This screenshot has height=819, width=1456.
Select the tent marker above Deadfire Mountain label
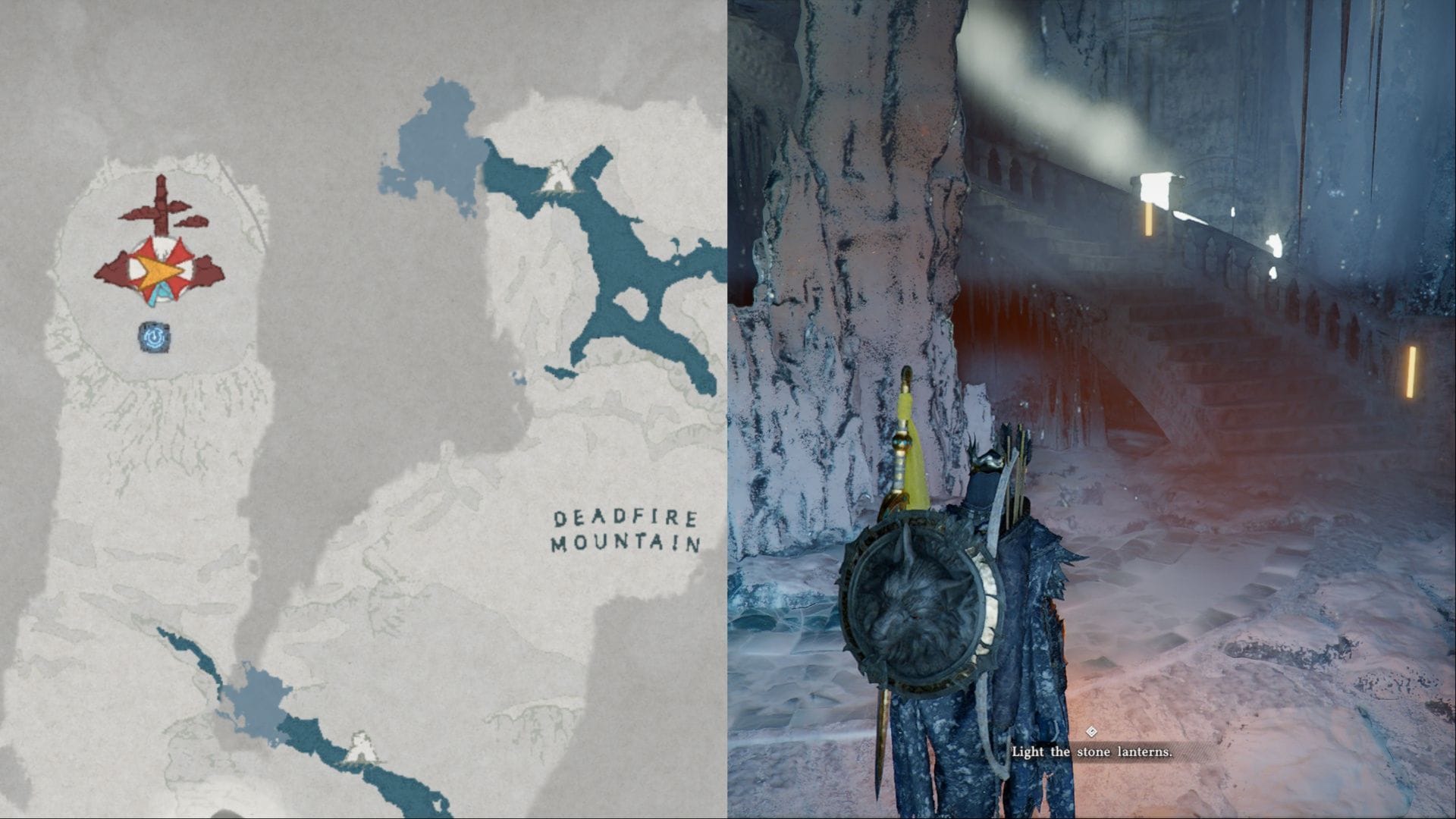(559, 177)
